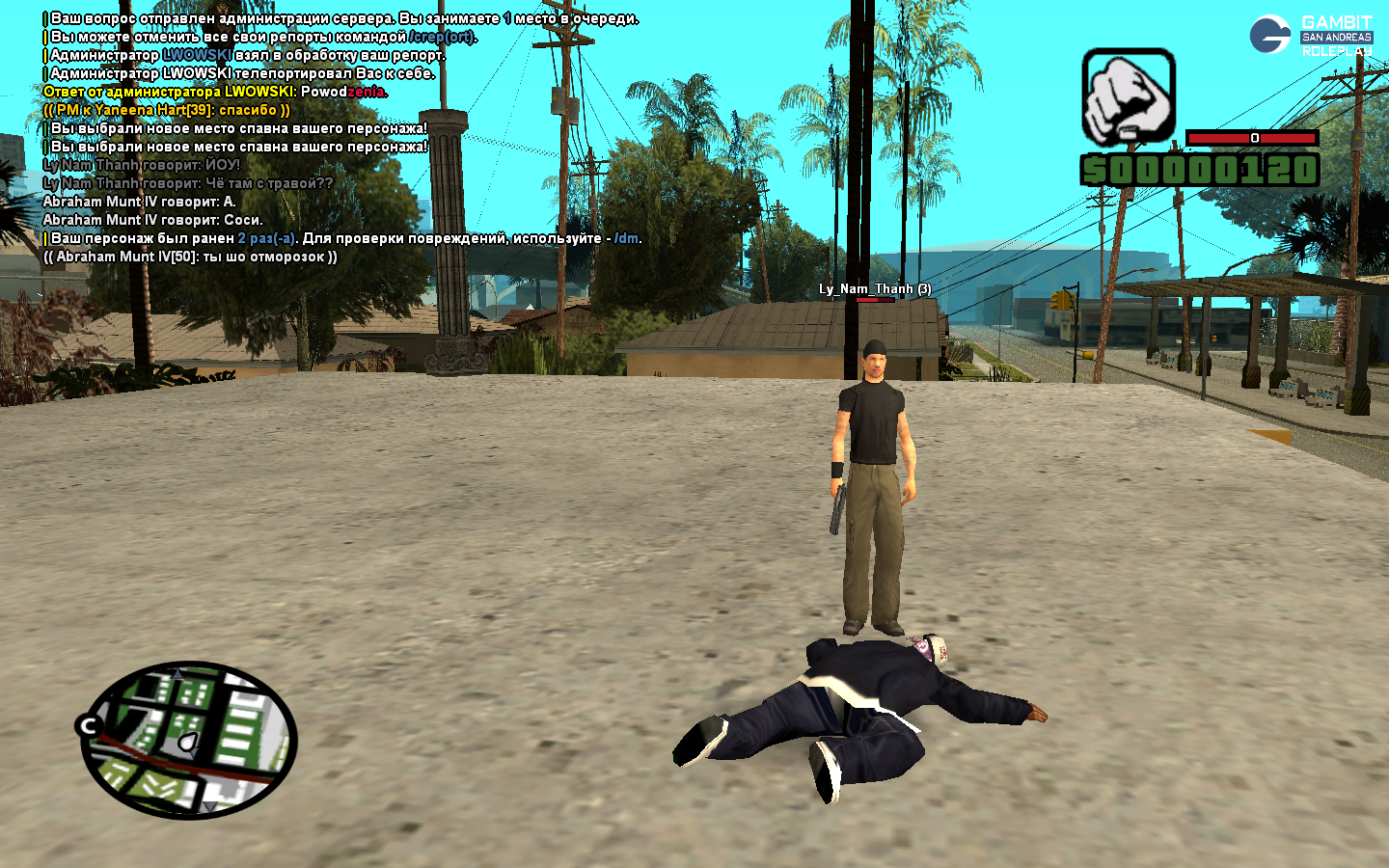Click the C marker on the minimap
The height and width of the screenshot is (868, 1389).
point(90,725)
